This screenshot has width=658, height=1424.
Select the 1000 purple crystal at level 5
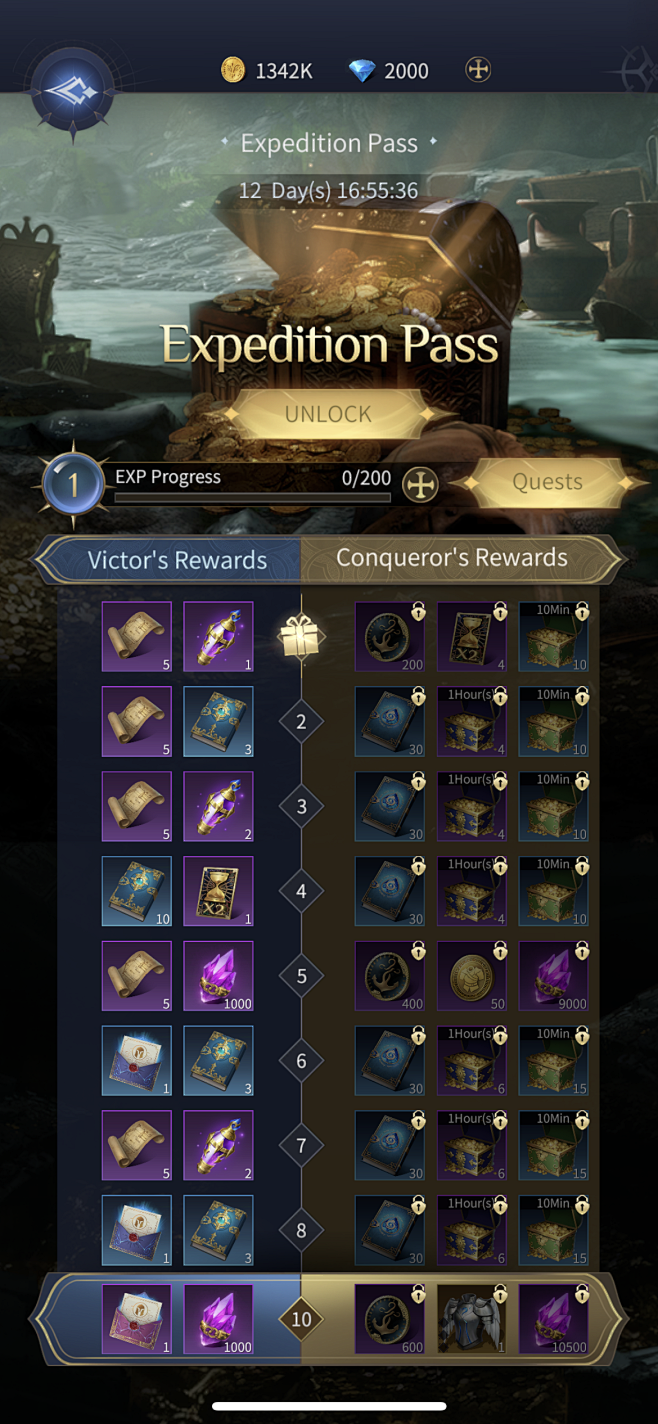218,976
